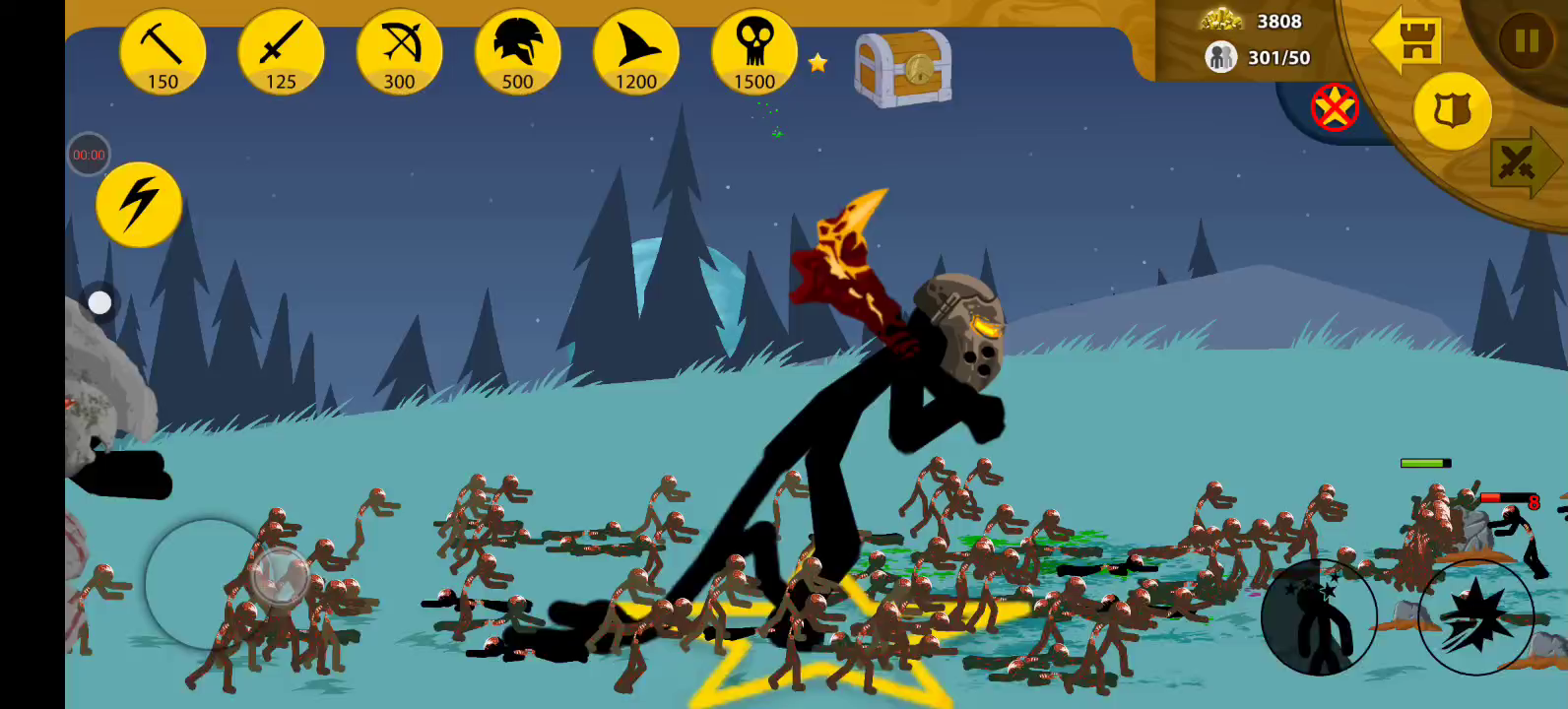
Task: Tap the red crossed-out circle icon
Action: (x=1335, y=107)
